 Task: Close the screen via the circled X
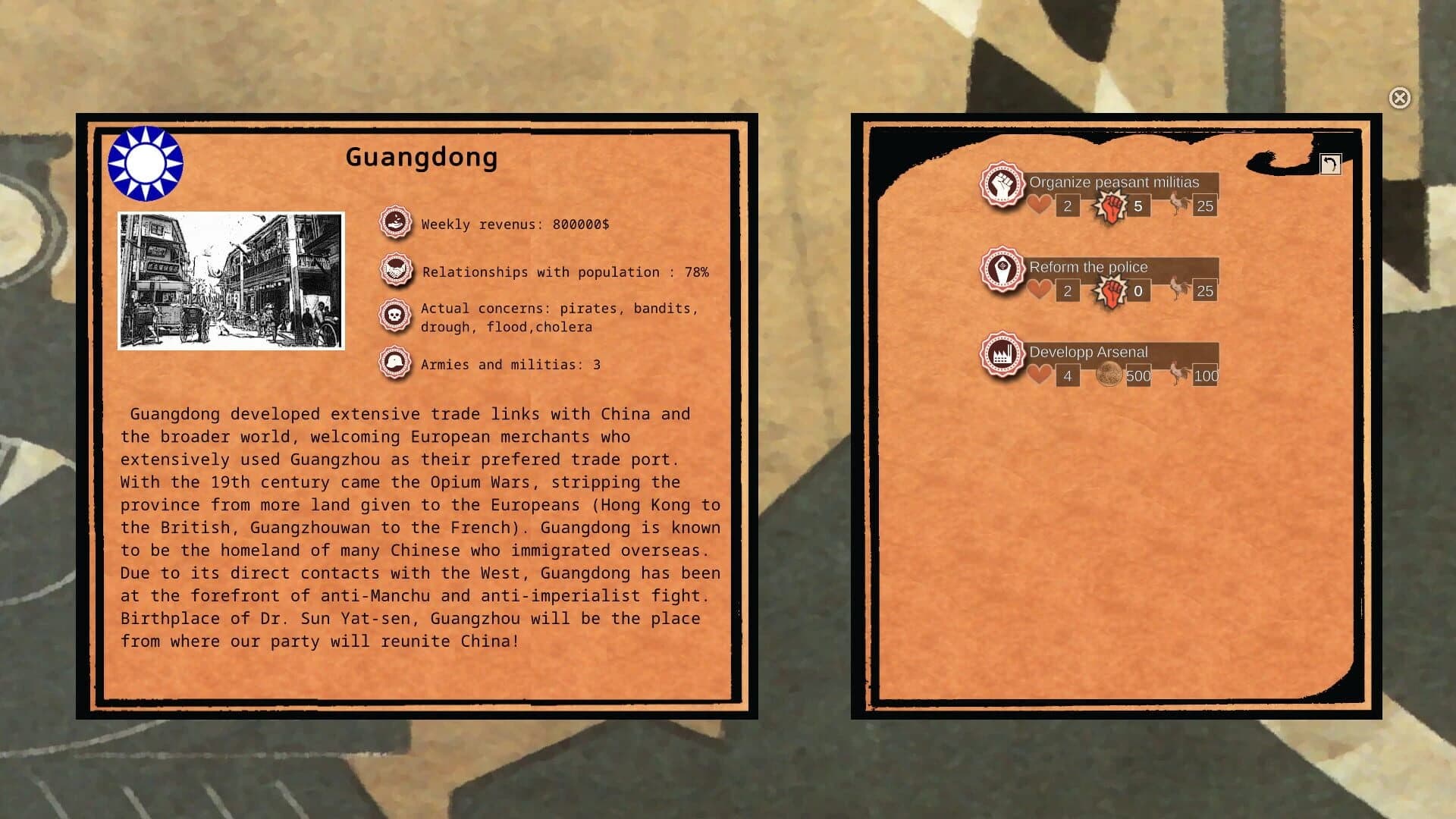(1399, 99)
